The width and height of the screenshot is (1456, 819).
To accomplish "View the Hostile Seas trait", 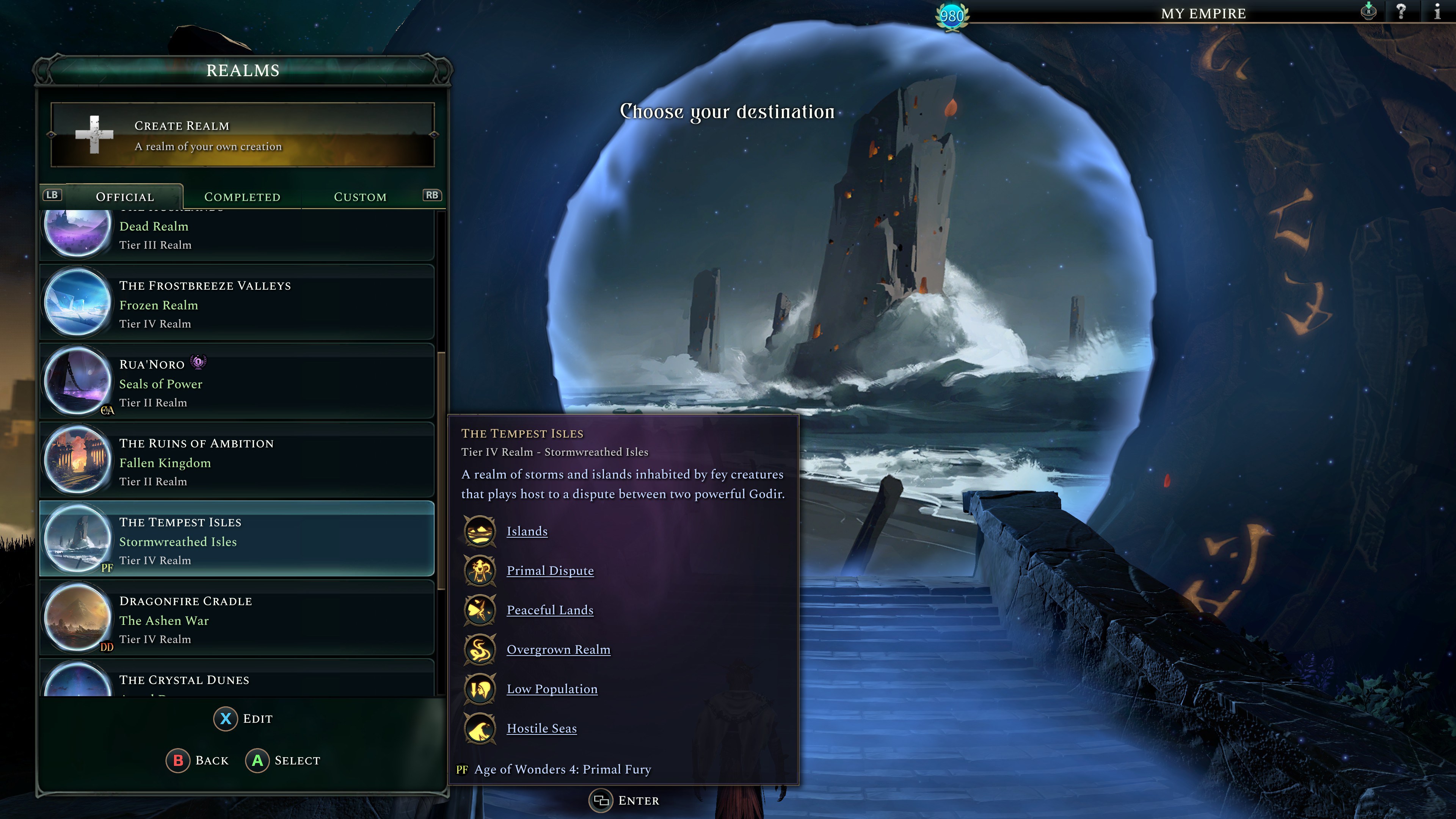I will tap(541, 728).
